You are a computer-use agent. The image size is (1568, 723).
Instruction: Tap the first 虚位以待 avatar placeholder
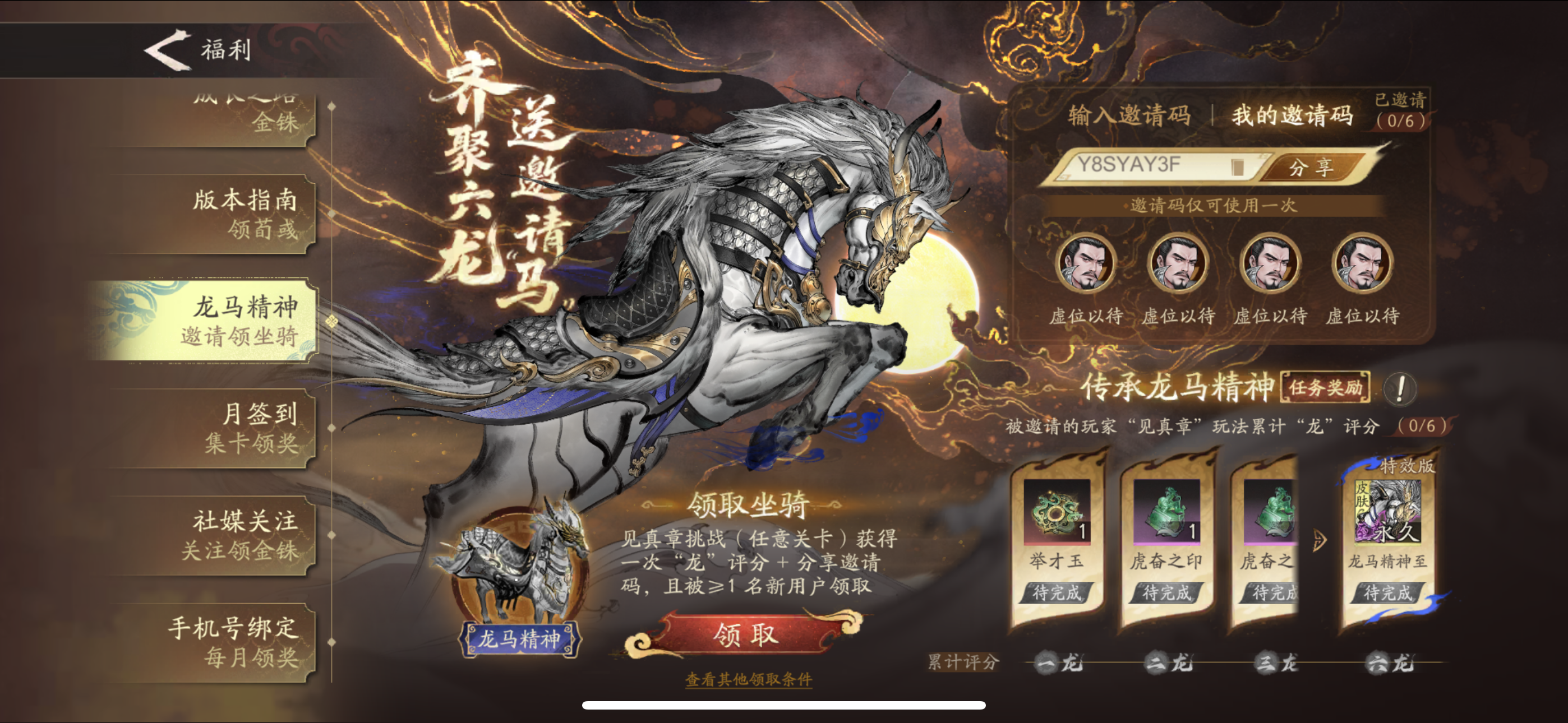(x=1086, y=263)
